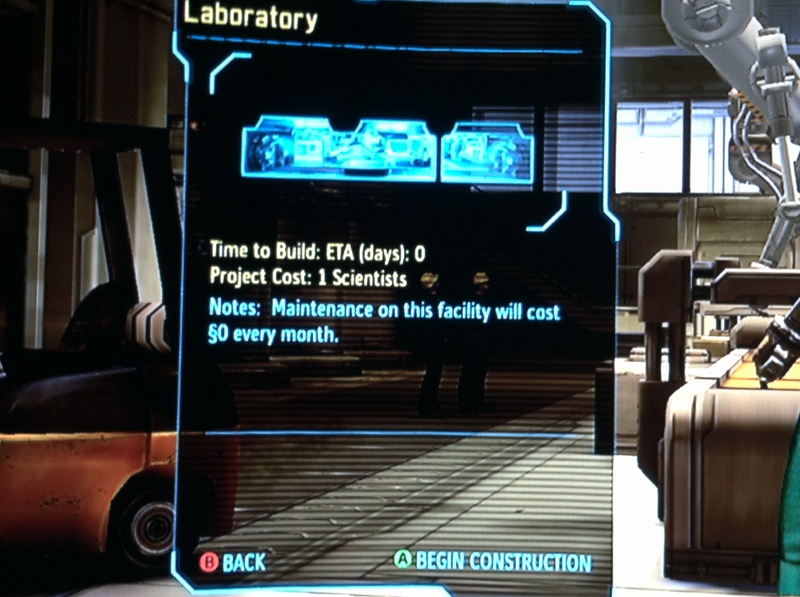The height and width of the screenshot is (597, 800).
Task: Begin construction of the Laboratory
Action: [x=492, y=561]
